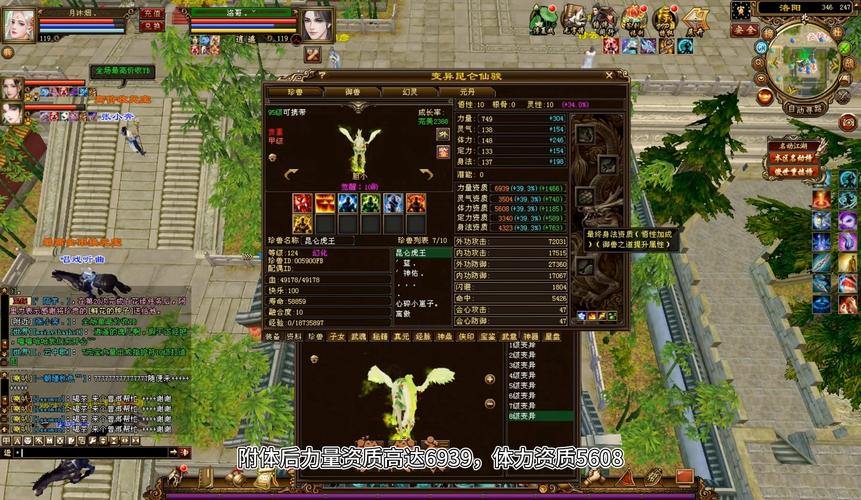
Task: Select the 元丹 tab
Action: (466, 93)
